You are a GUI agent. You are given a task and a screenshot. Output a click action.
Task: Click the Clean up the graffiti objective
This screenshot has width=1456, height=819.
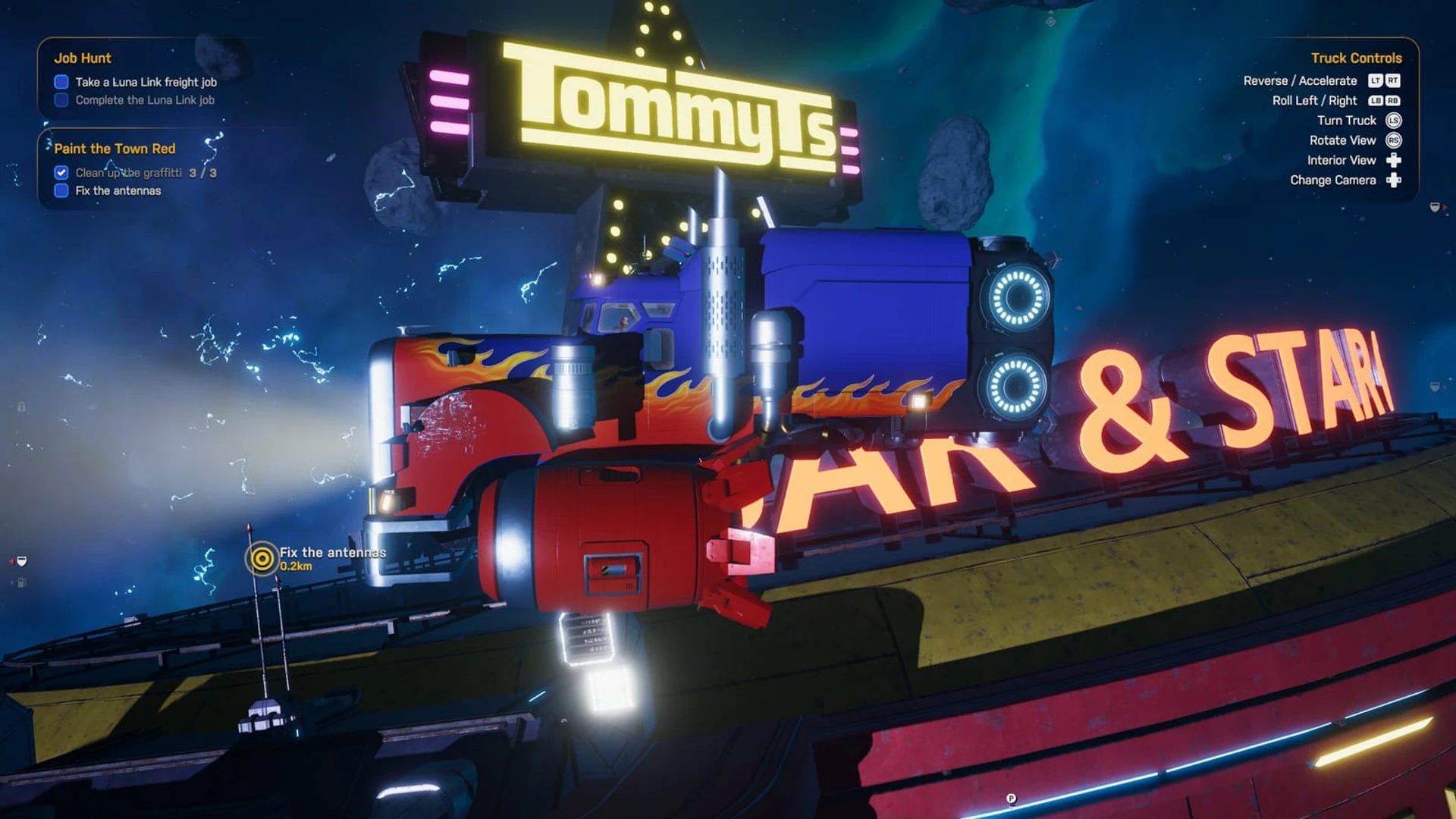[128, 173]
